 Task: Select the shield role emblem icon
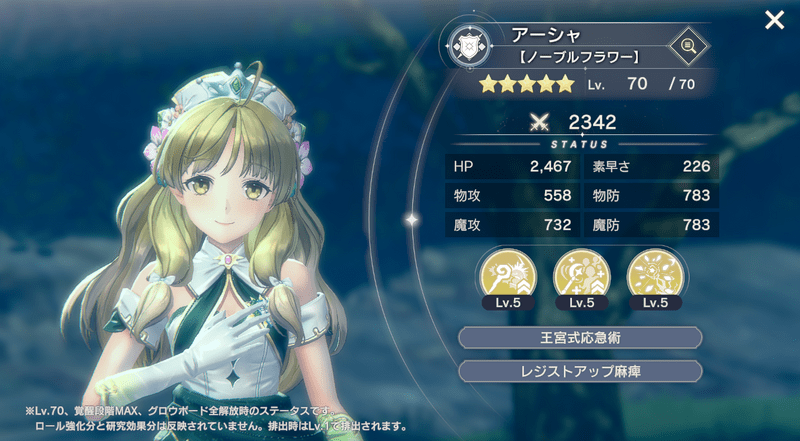pos(468,45)
